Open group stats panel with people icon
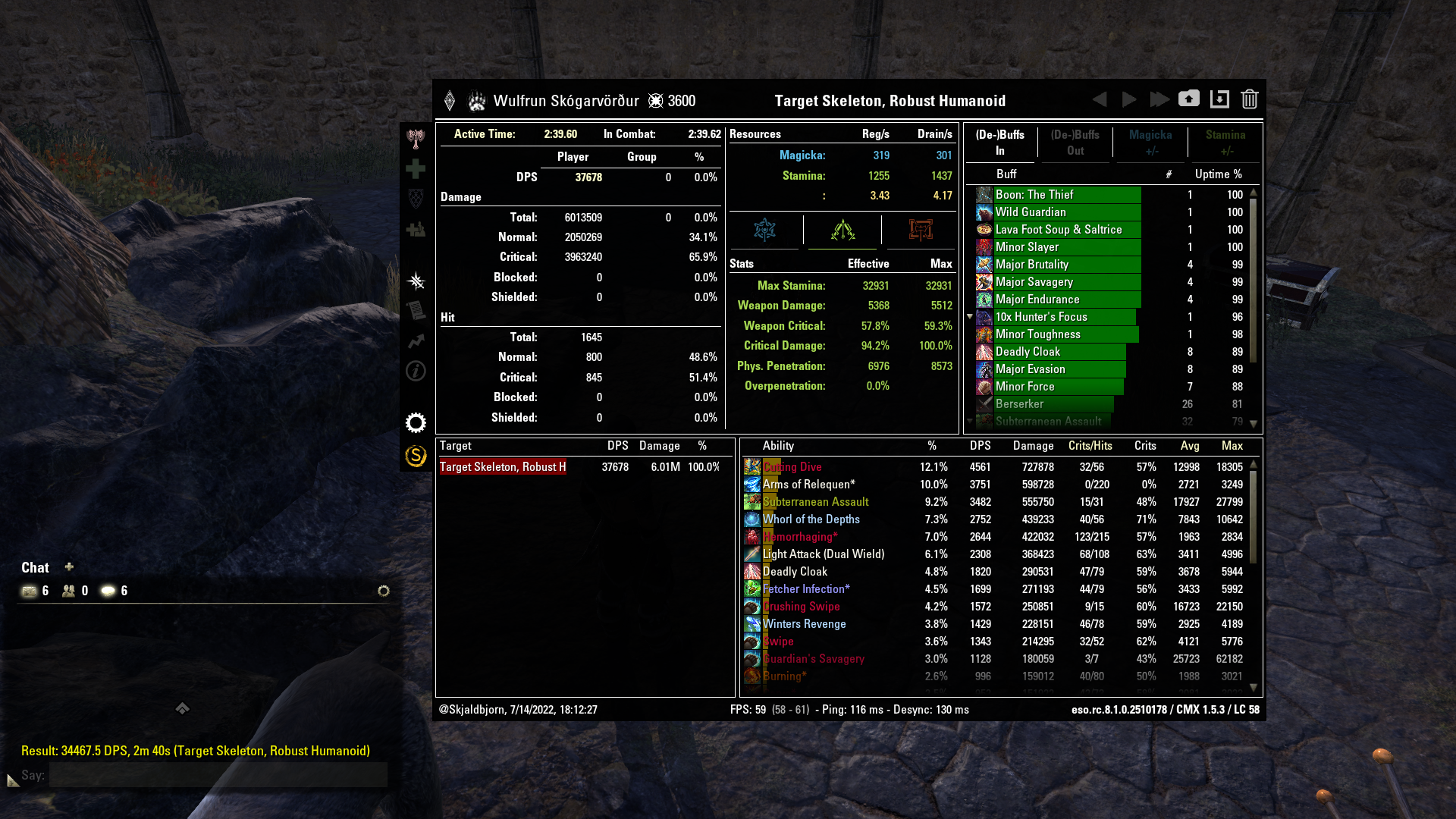The image size is (1456, 819). coord(415,230)
